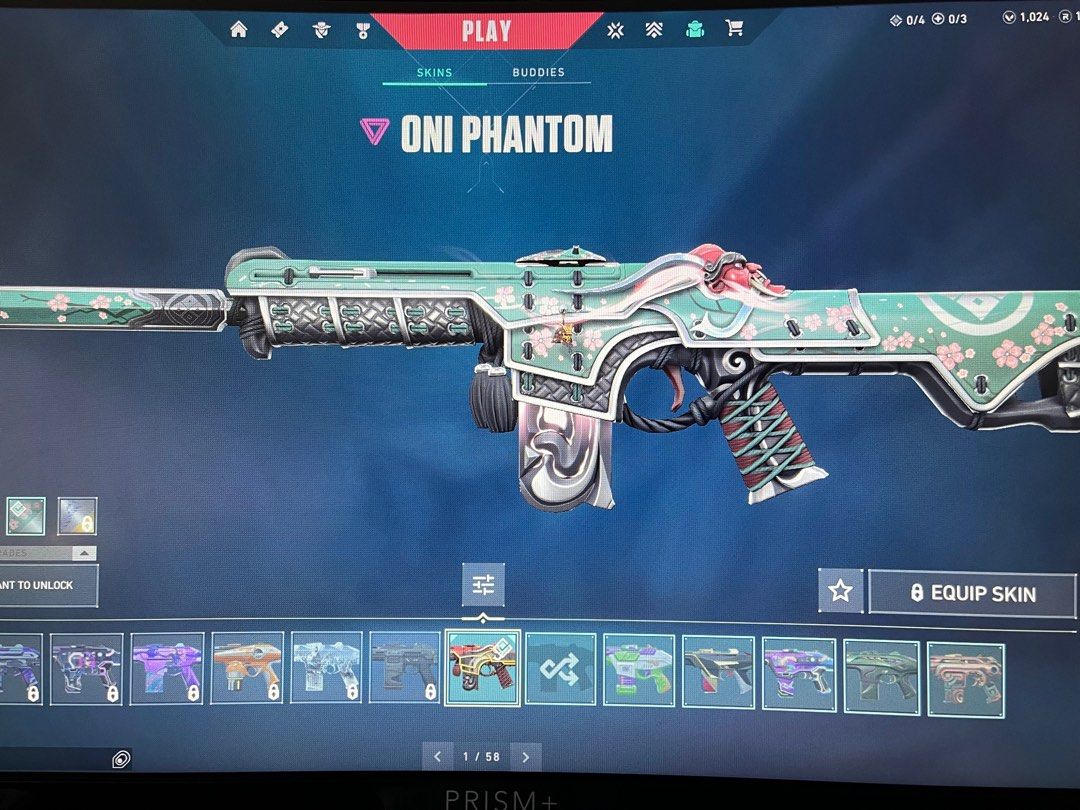Image resolution: width=1080 pixels, height=810 pixels.
Task: Select the random shuffle skin tile
Action: click(x=560, y=669)
